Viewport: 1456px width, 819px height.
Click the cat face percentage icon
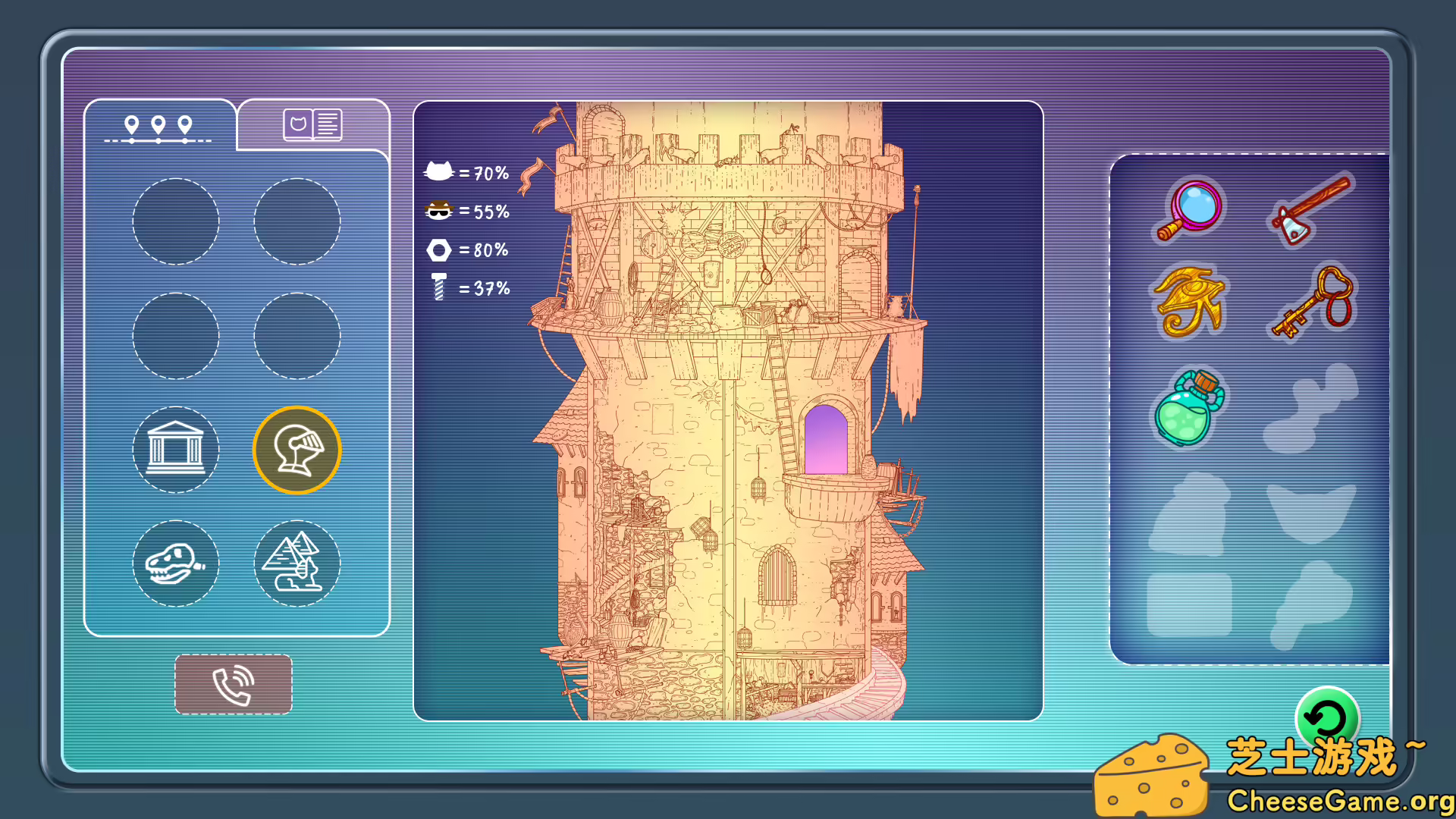point(438,171)
